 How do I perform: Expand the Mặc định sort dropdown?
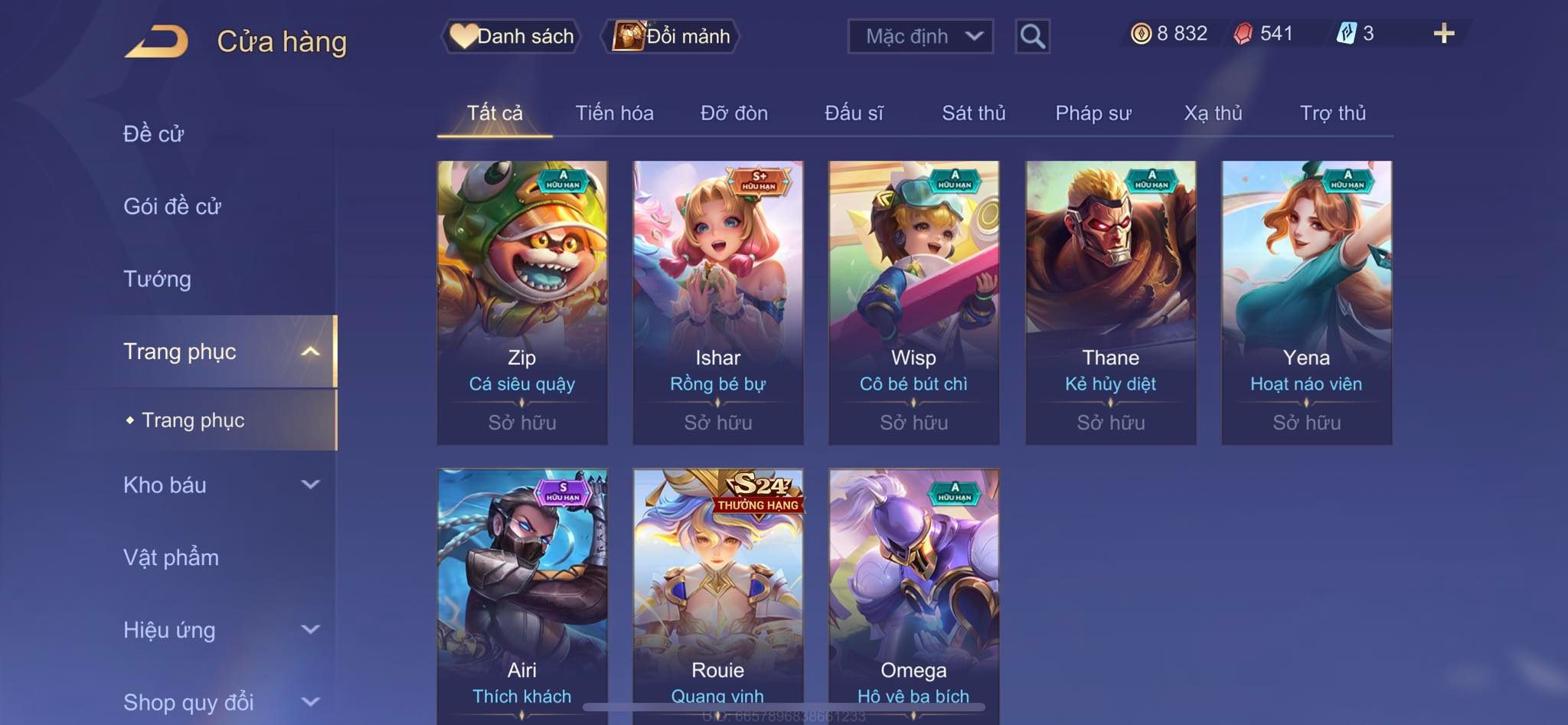coord(920,36)
